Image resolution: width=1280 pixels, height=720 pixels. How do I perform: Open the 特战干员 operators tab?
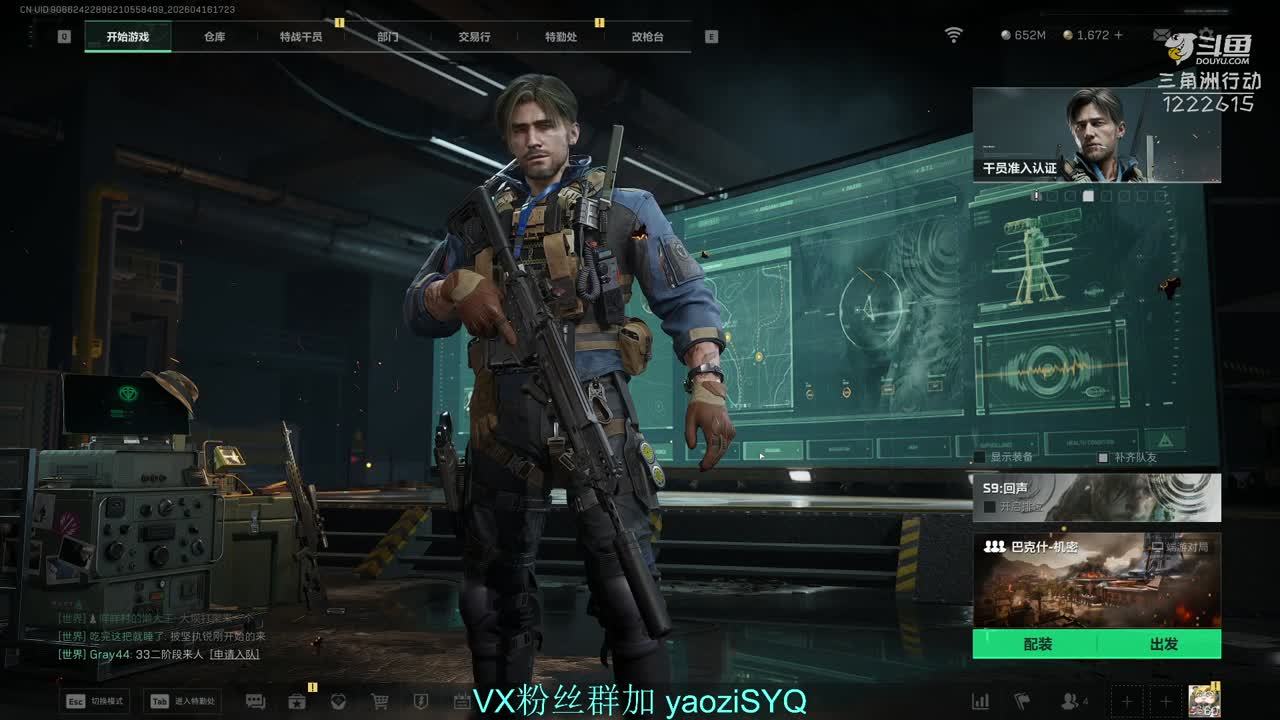(x=301, y=37)
